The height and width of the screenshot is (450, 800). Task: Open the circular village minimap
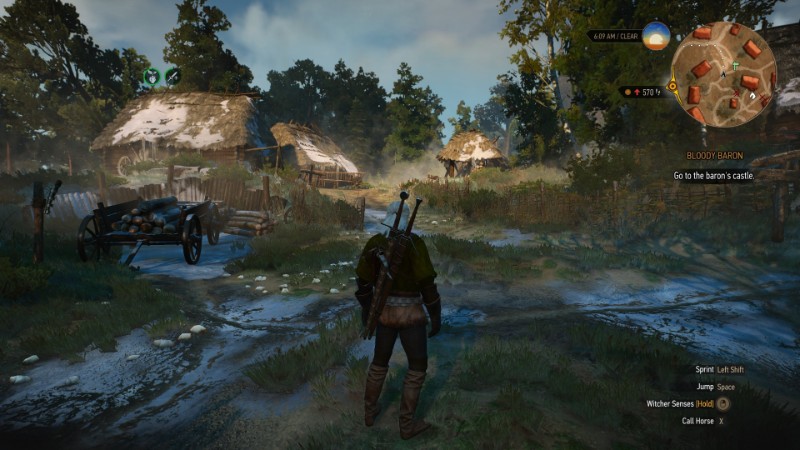pos(723,73)
